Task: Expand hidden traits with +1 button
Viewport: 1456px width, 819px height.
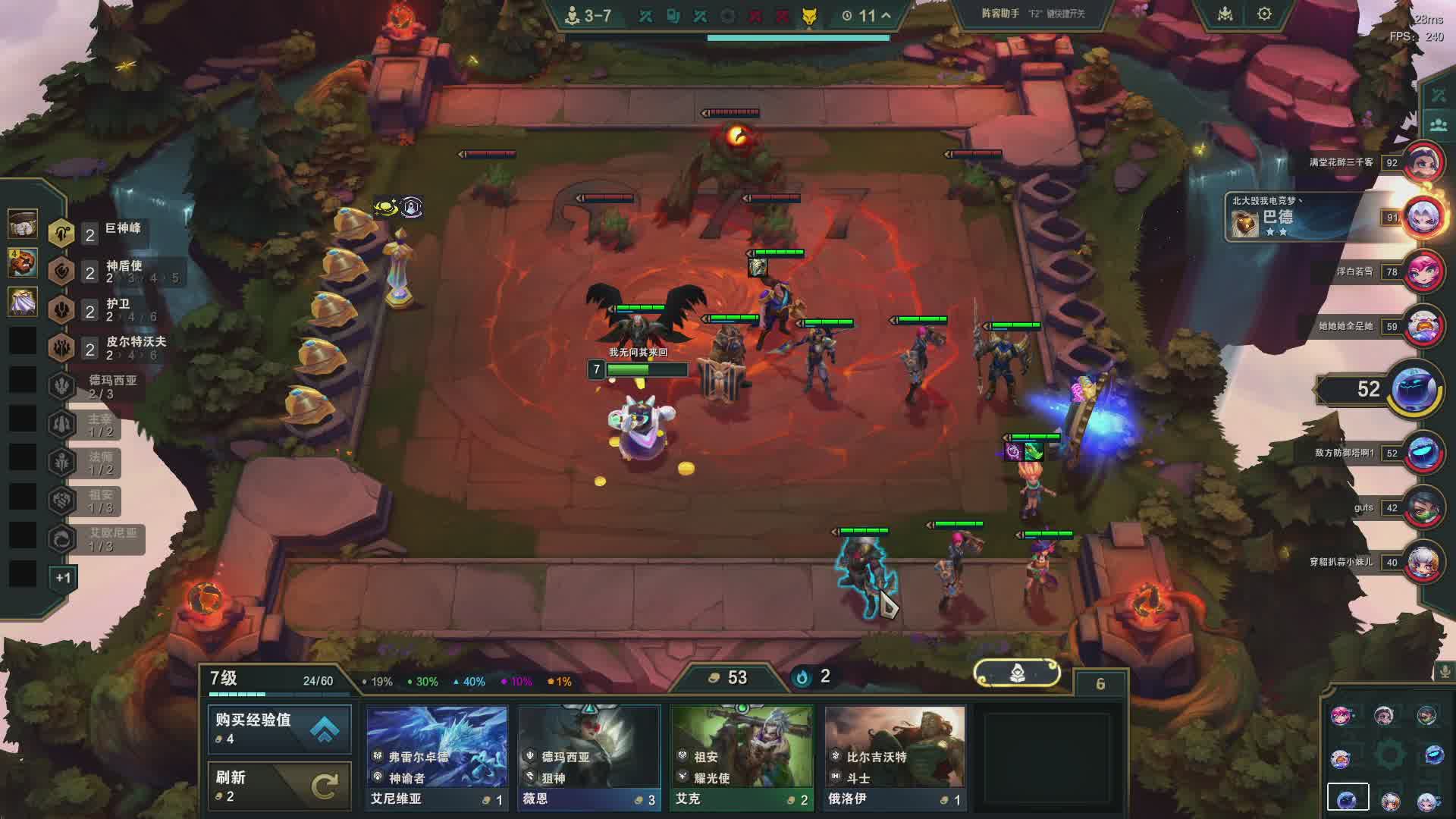Action: pyautogui.click(x=63, y=578)
